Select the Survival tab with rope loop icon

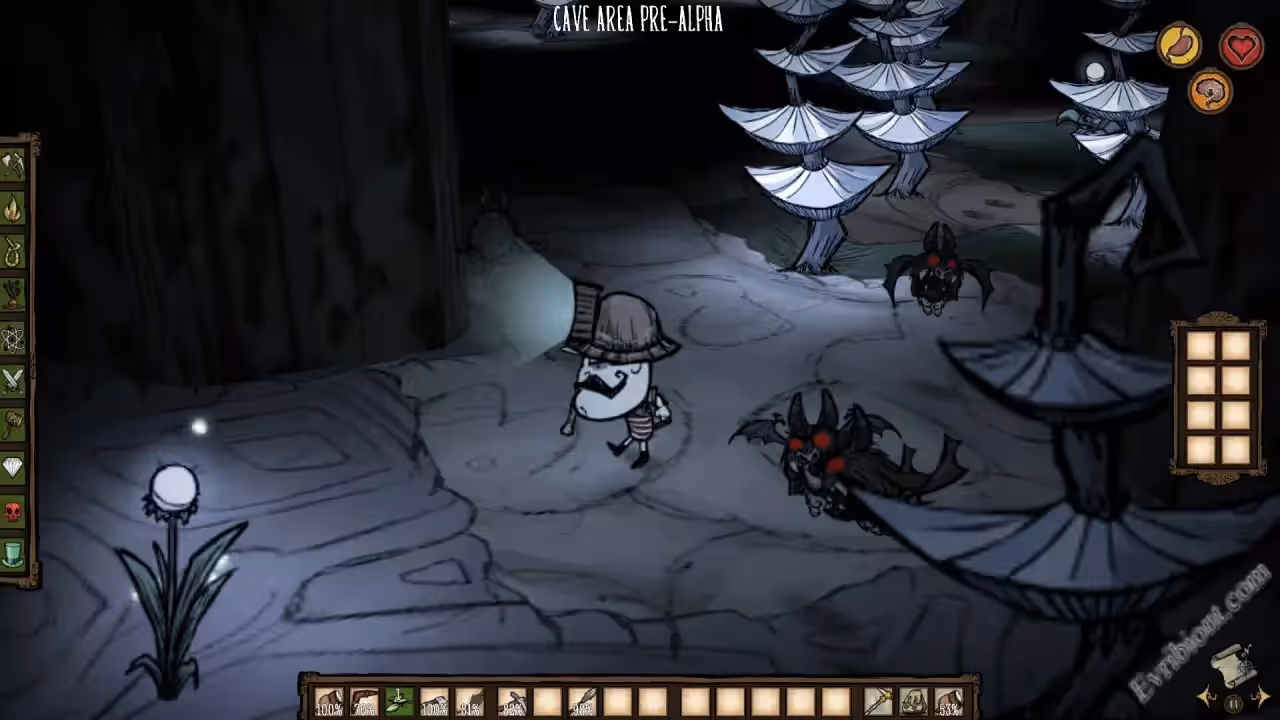[x=13, y=251]
